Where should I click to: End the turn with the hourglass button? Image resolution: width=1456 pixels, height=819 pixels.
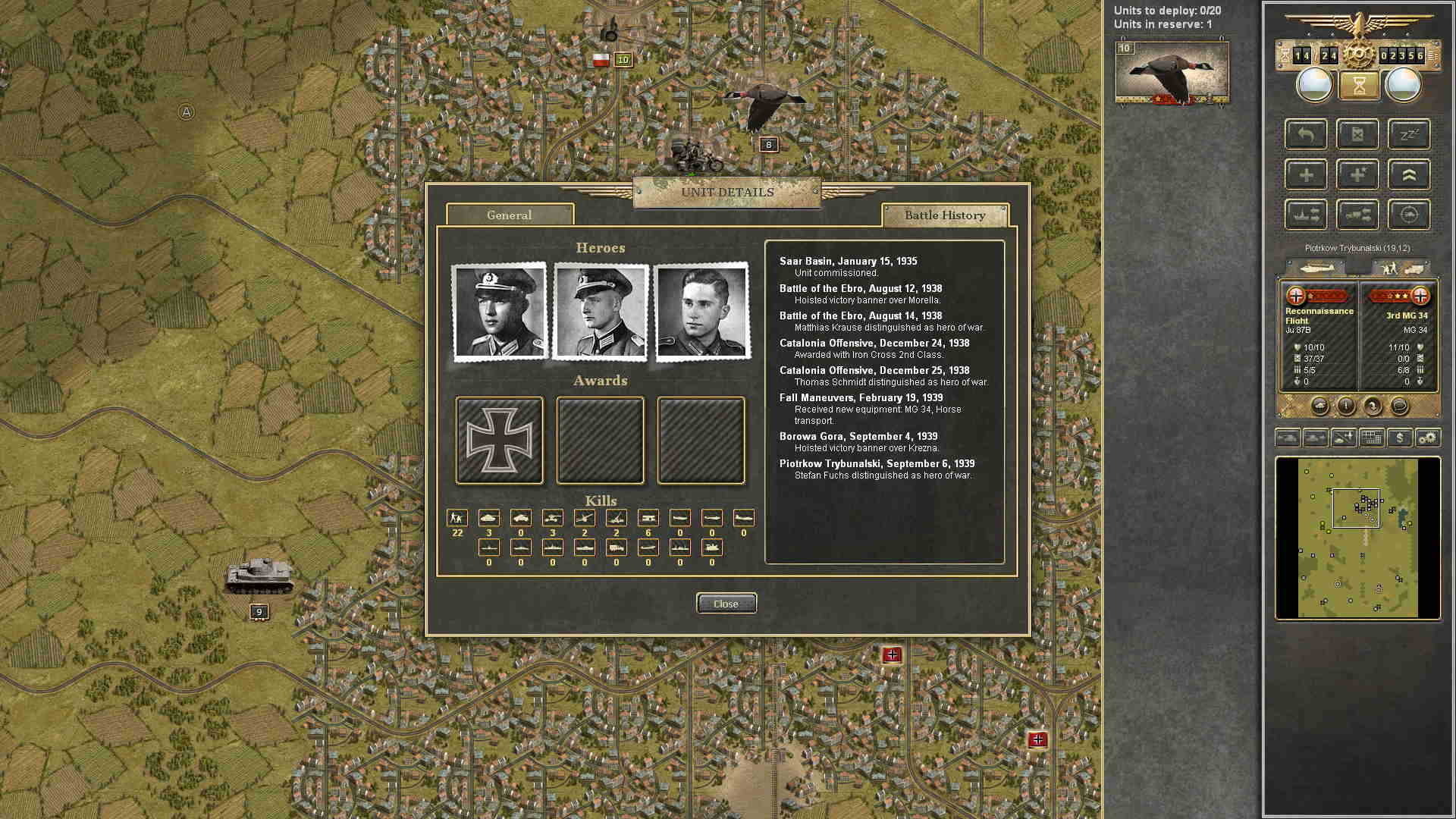(1360, 85)
